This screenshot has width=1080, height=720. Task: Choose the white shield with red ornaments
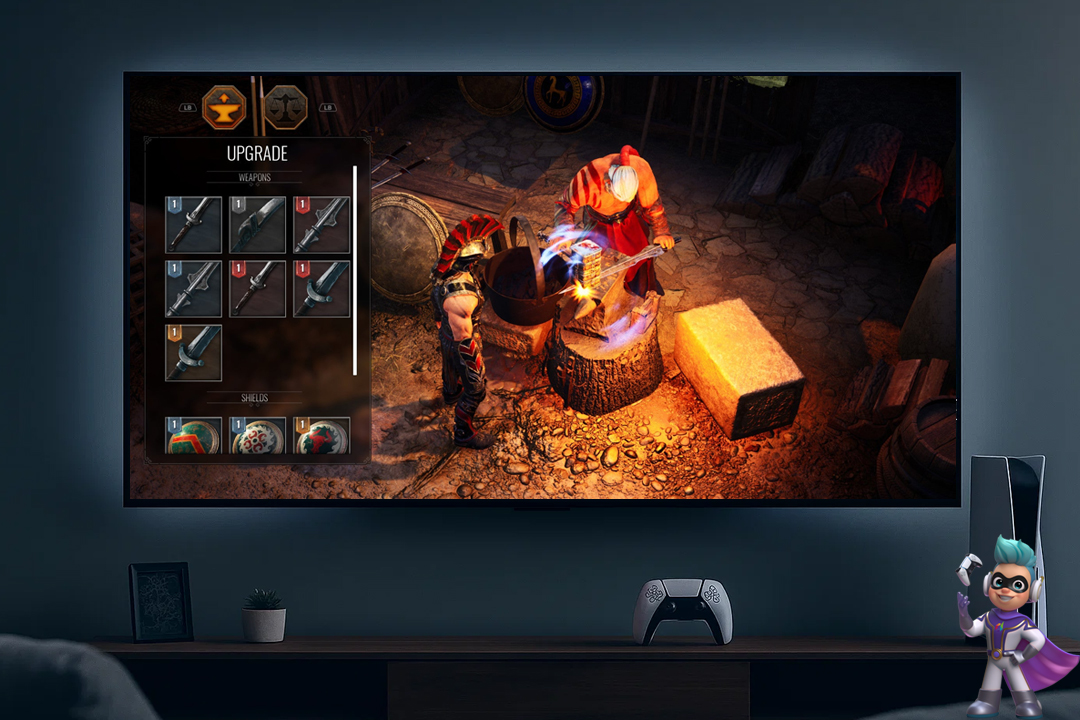[257, 436]
